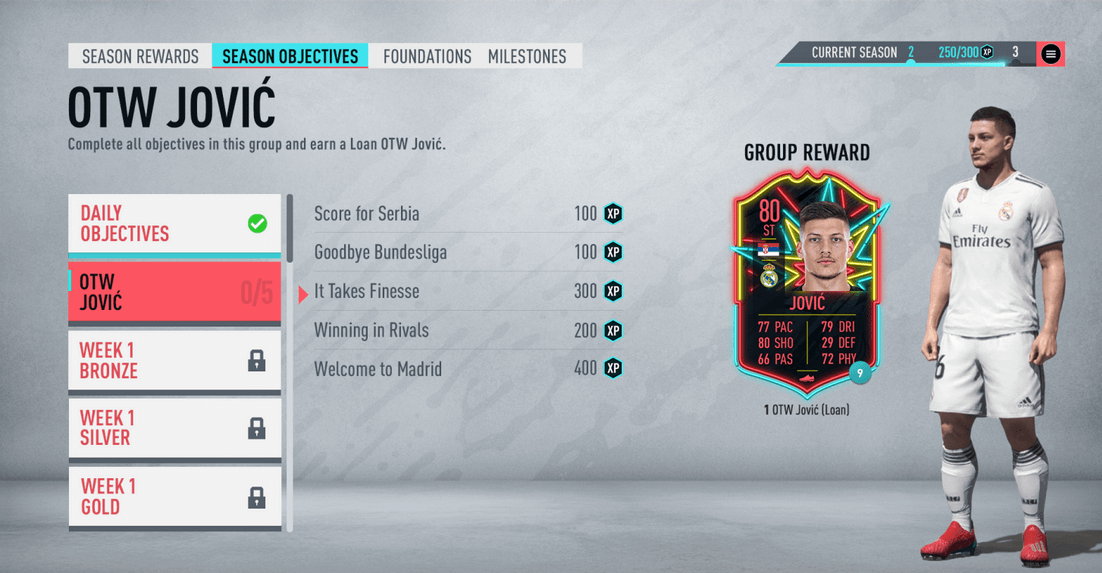
Task: Go to the Milestones tab
Action: point(527,56)
